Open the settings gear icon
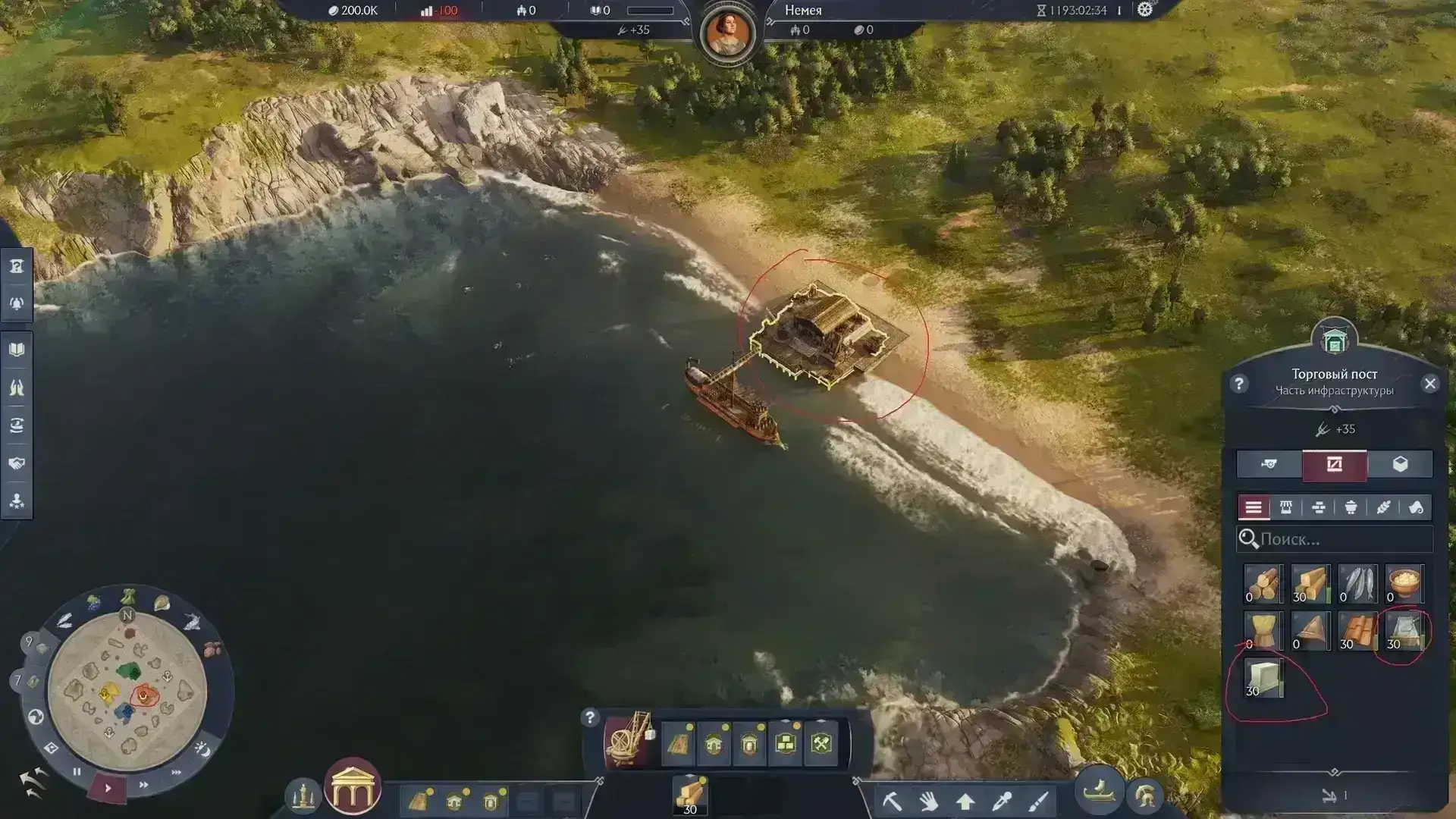The image size is (1456, 819). coord(1145,10)
